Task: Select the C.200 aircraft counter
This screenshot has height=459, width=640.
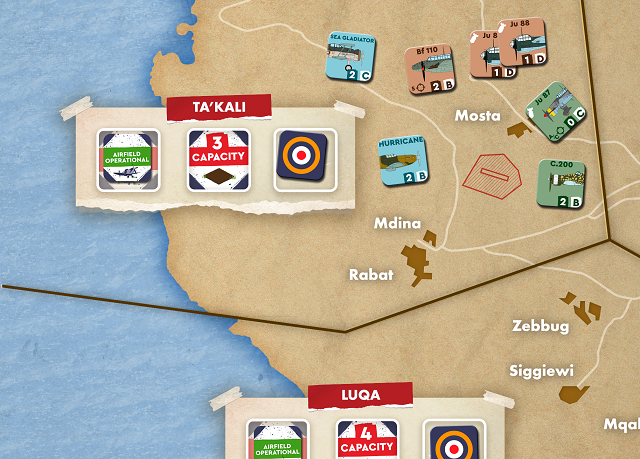Action: tap(560, 183)
